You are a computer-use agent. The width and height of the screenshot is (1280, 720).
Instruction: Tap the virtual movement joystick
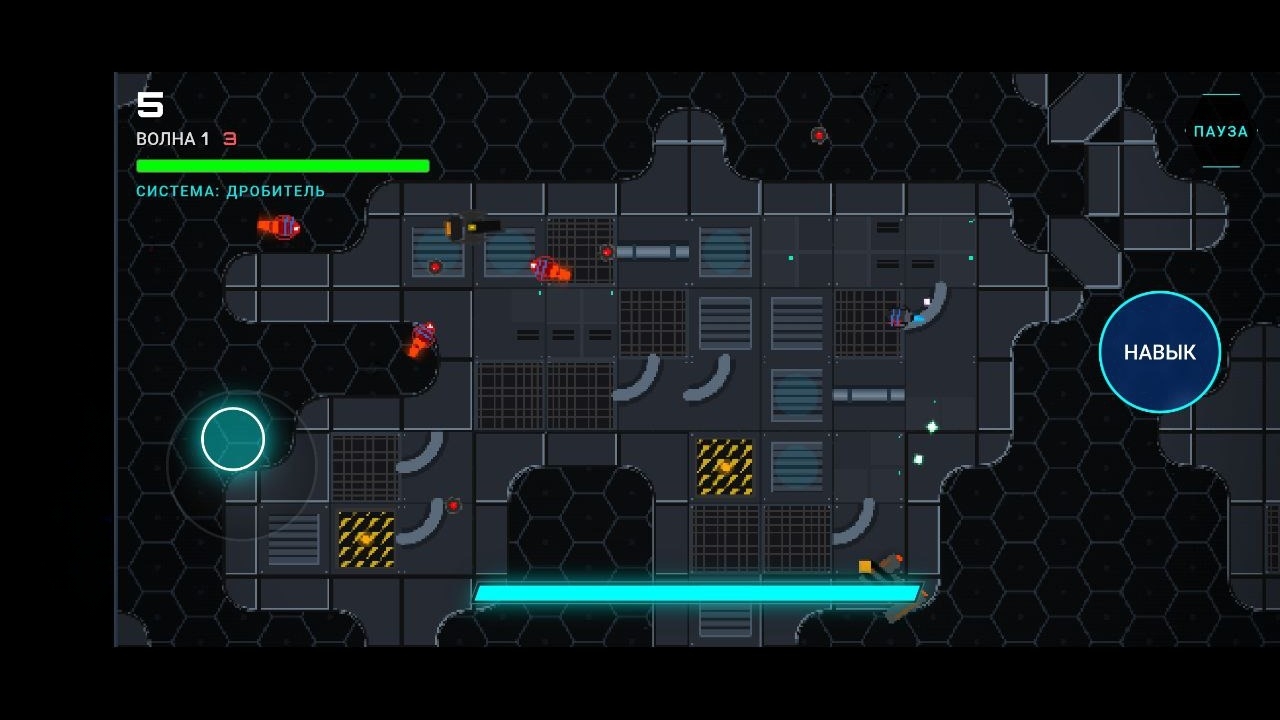232,438
